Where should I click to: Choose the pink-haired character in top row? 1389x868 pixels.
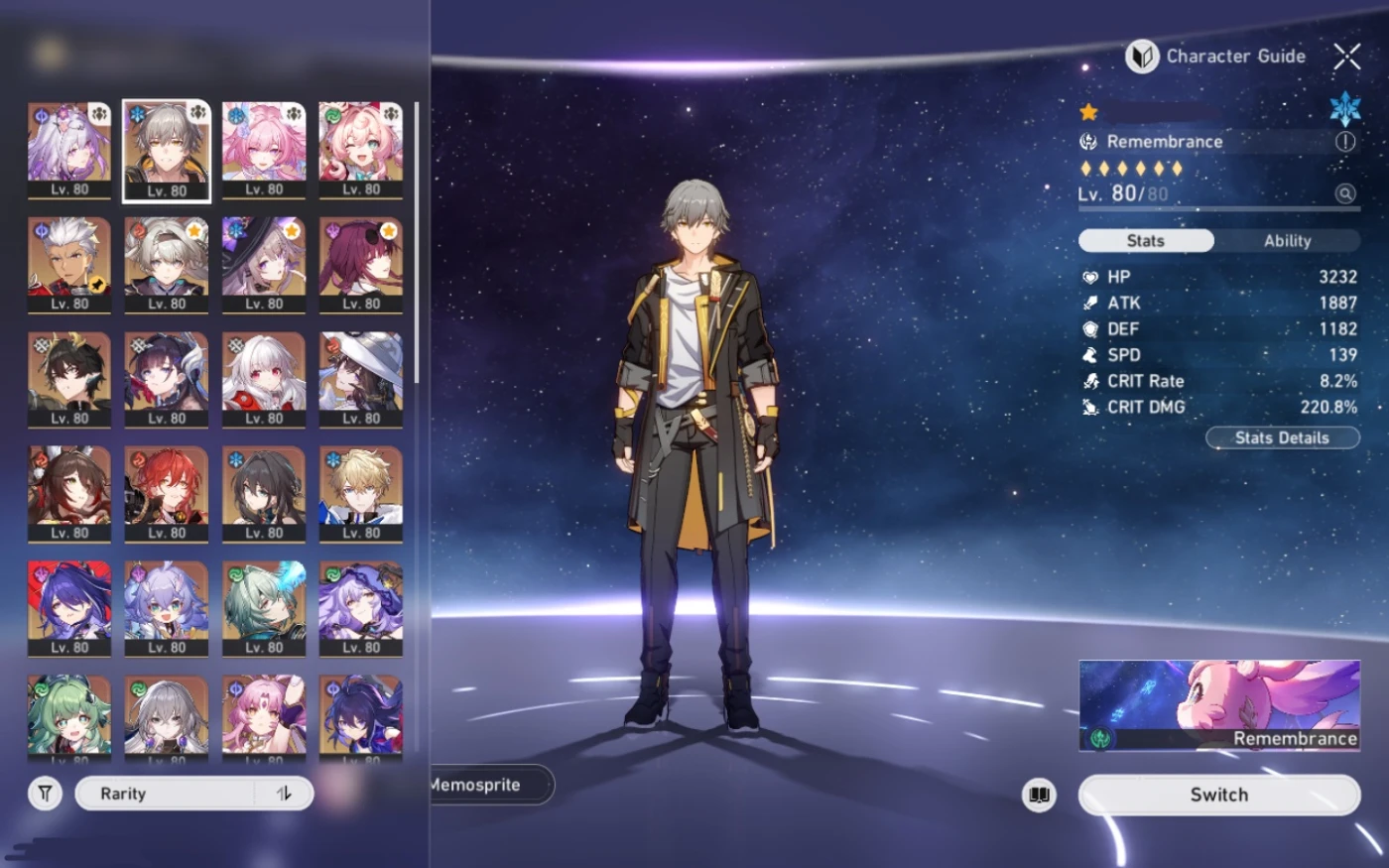tap(264, 151)
